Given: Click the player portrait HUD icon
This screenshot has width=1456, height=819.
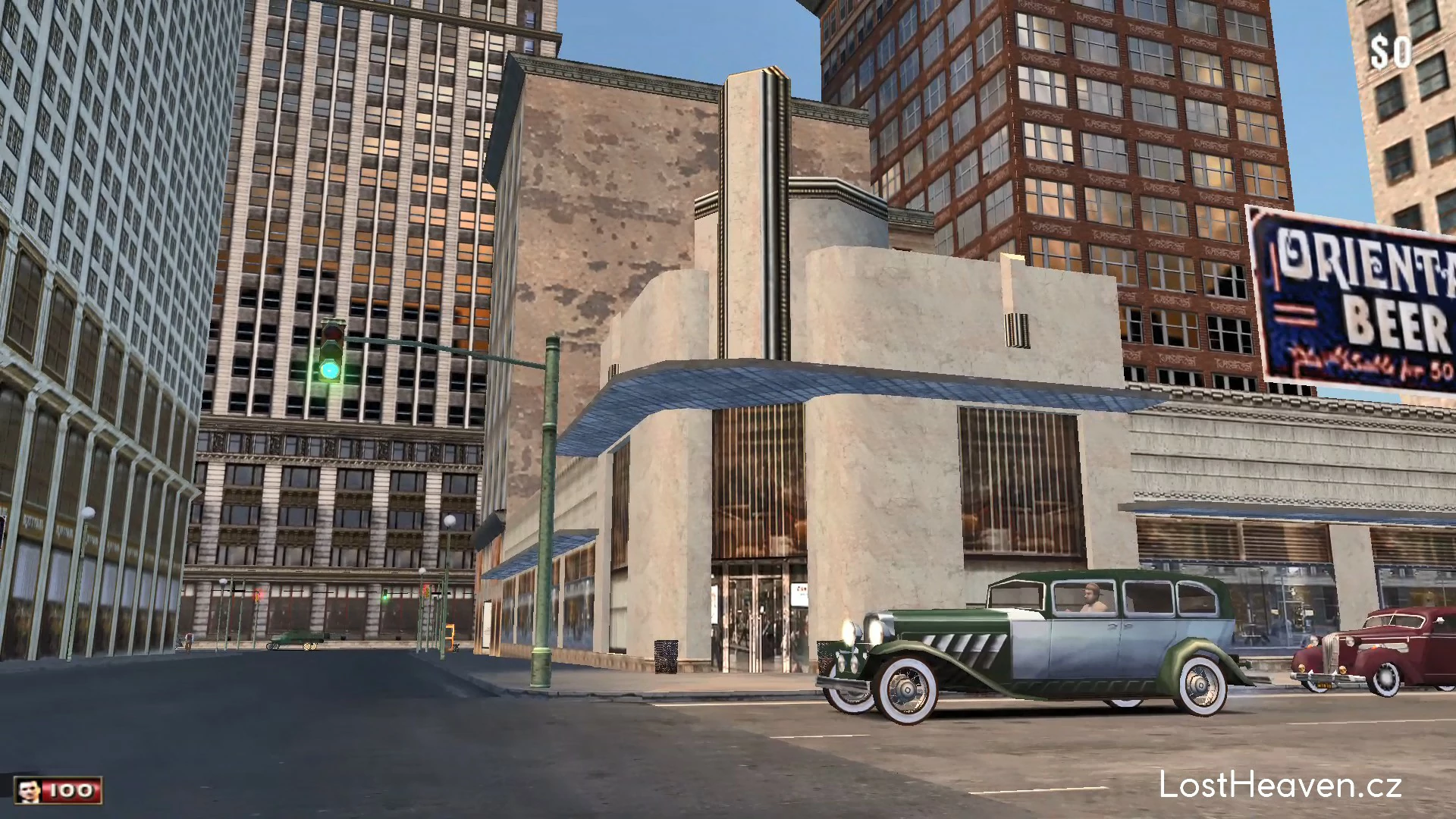Looking at the screenshot, I should tap(29, 791).
